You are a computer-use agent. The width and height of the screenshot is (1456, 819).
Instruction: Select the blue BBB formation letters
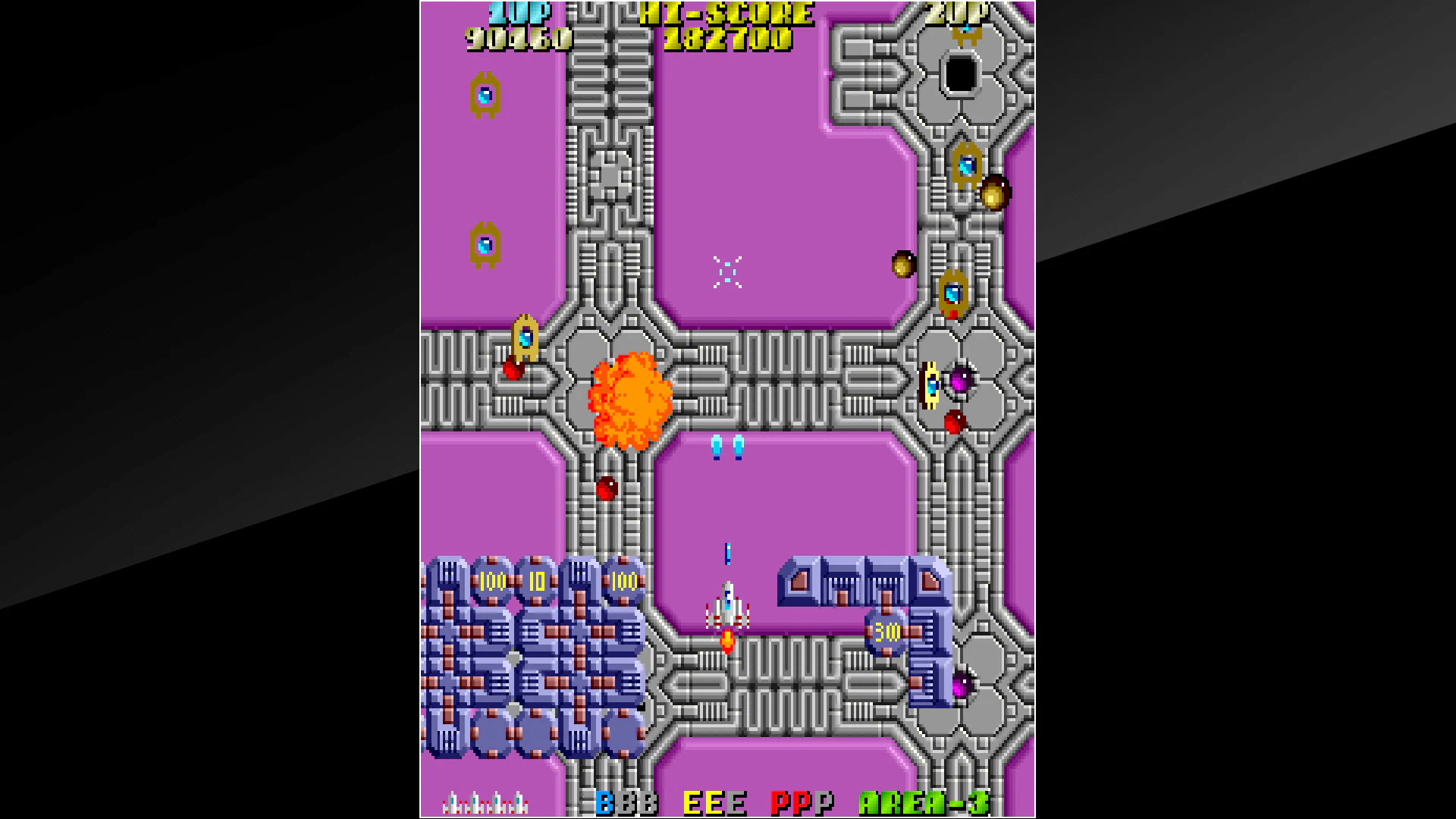click(626, 800)
